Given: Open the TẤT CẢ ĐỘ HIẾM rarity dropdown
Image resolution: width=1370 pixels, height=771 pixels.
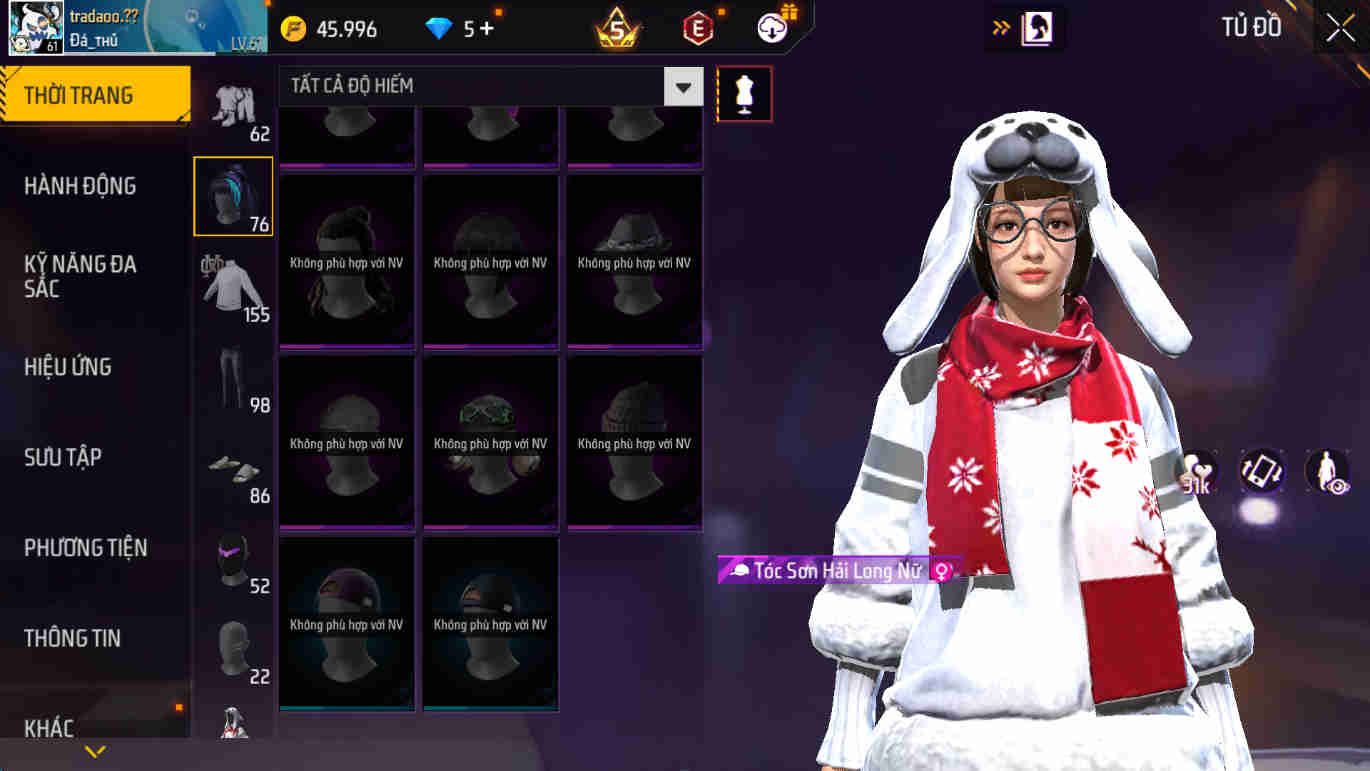Looking at the screenshot, I should click(x=682, y=87).
